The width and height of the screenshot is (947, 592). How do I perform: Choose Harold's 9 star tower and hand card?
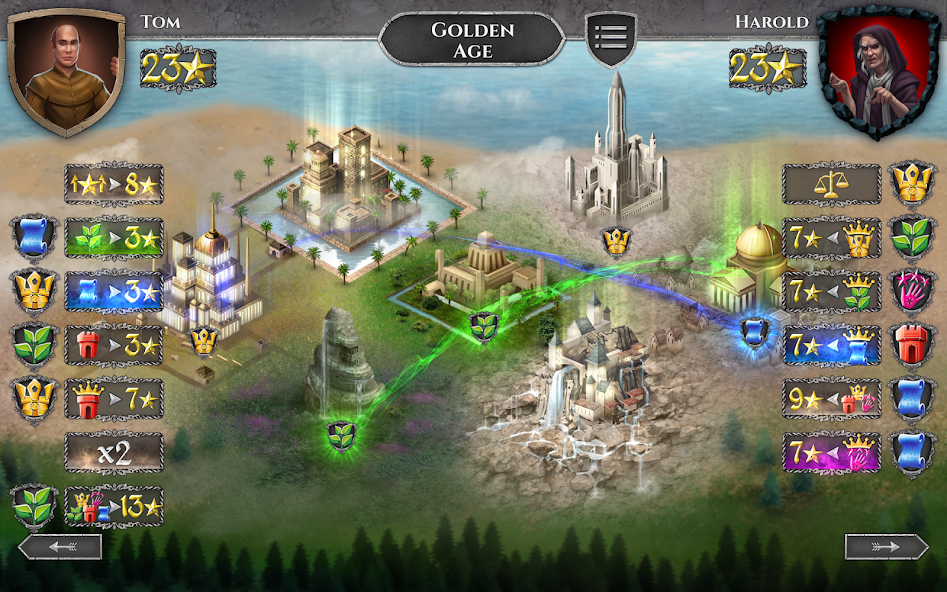pyautogui.click(x=831, y=399)
